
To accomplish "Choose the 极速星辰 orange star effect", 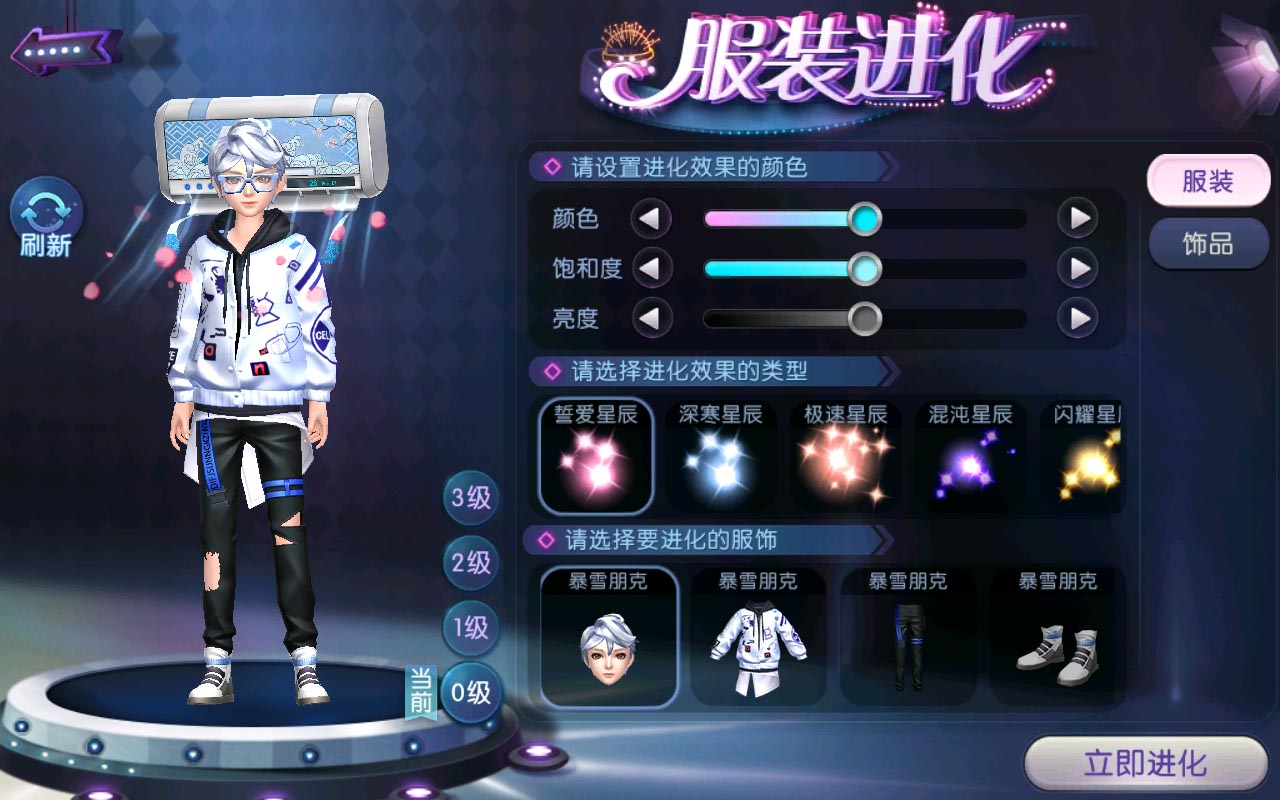I will click(x=845, y=457).
